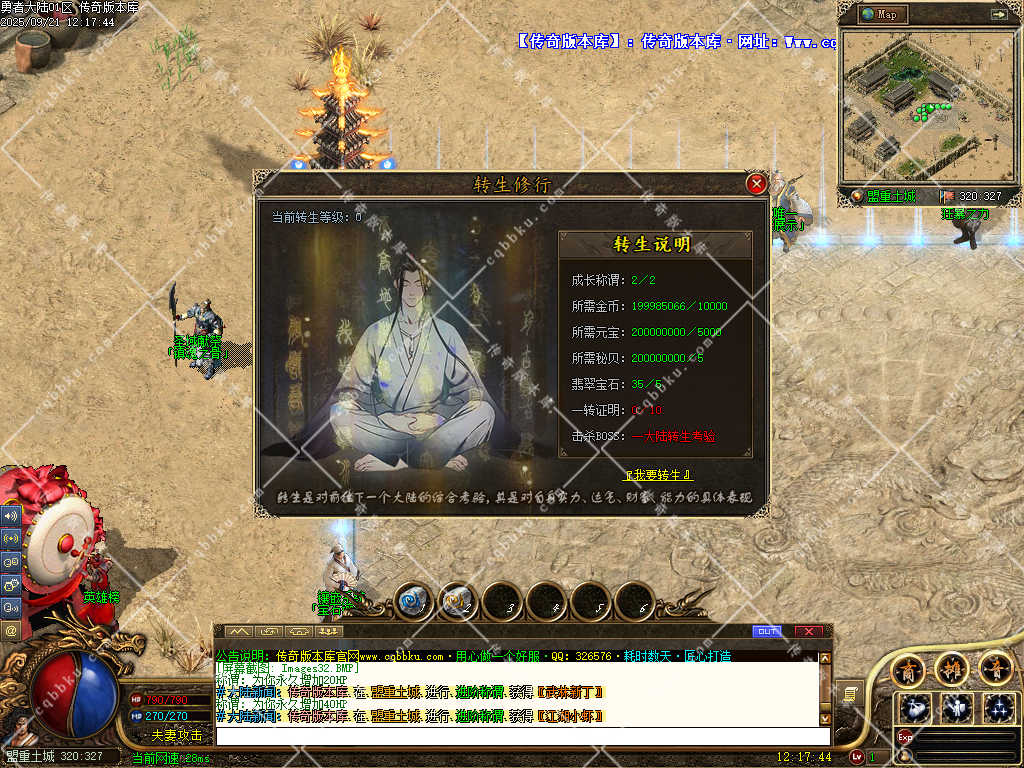Viewport: 1024px width, 768px height.
Task: Click on the town minimap view
Action: click(x=920, y=105)
